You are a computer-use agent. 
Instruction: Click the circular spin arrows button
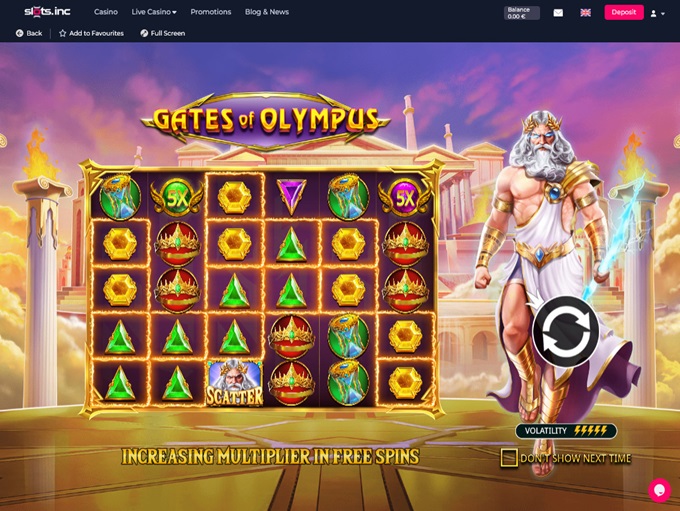pyautogui.click(x=566, y=332)
